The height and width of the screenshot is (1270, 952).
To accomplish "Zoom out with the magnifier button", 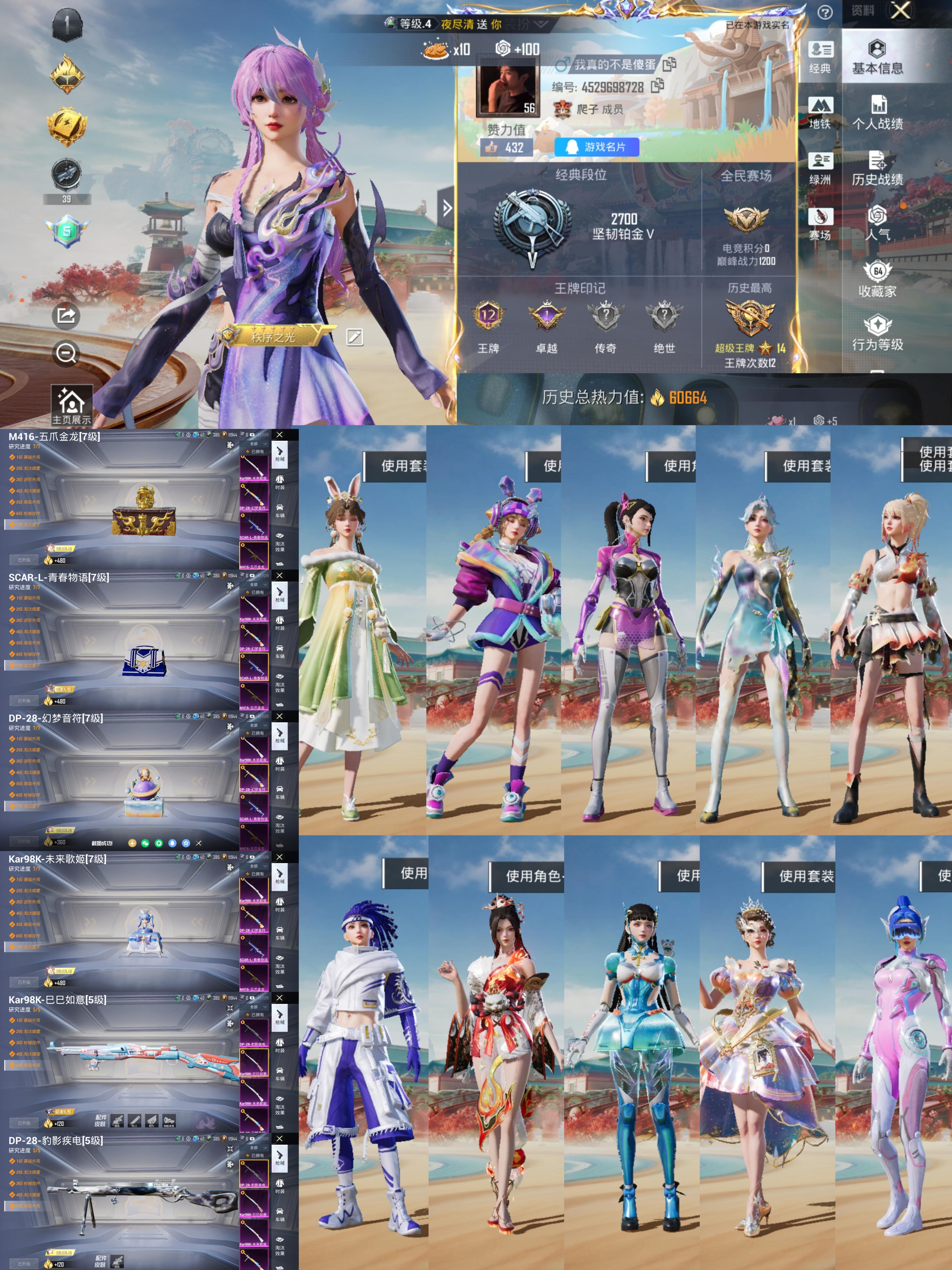I will (x=66, y=353).
